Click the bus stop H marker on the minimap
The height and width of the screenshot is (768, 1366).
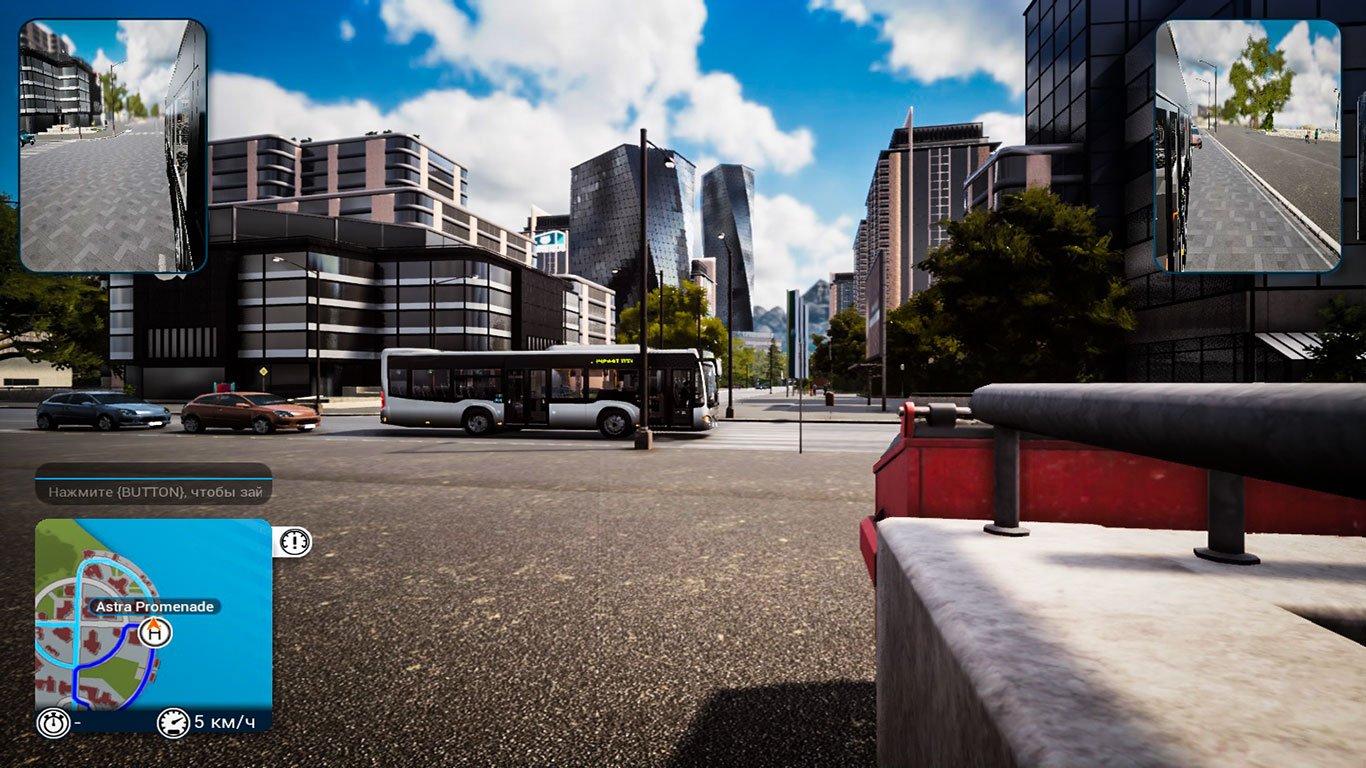pyautogui.click(x=154, y=633)
